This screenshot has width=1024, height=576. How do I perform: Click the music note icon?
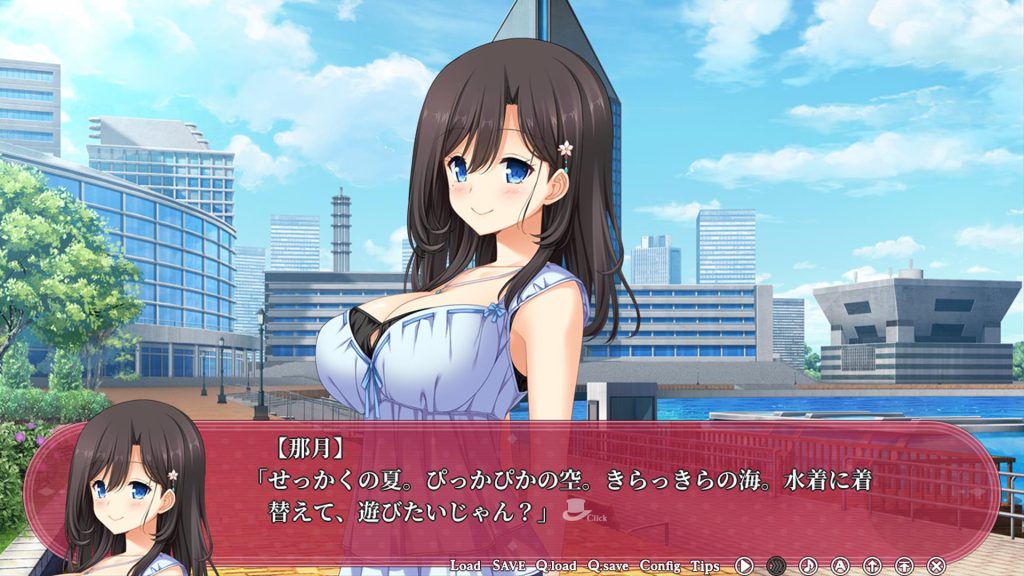coord(808,566)
